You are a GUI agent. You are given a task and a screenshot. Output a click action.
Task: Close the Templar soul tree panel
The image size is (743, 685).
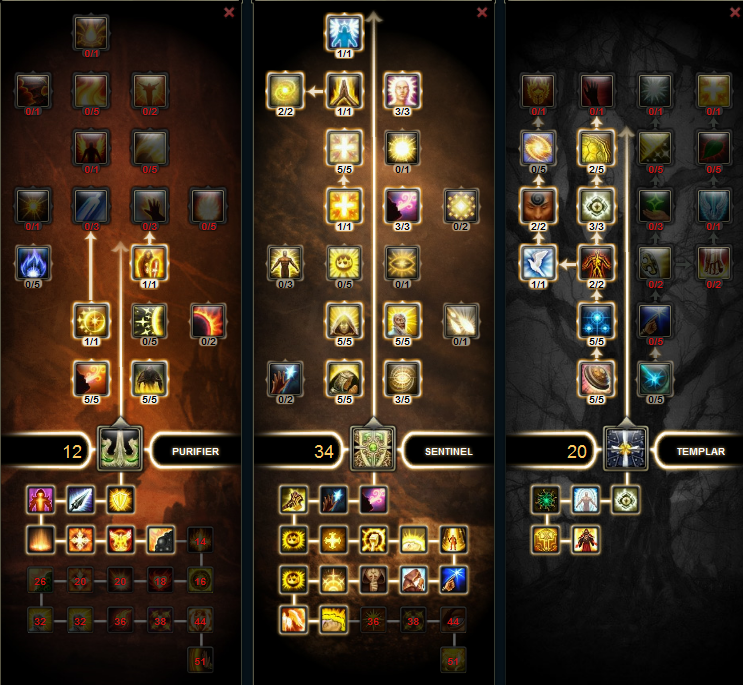click(x=735, y=13)
